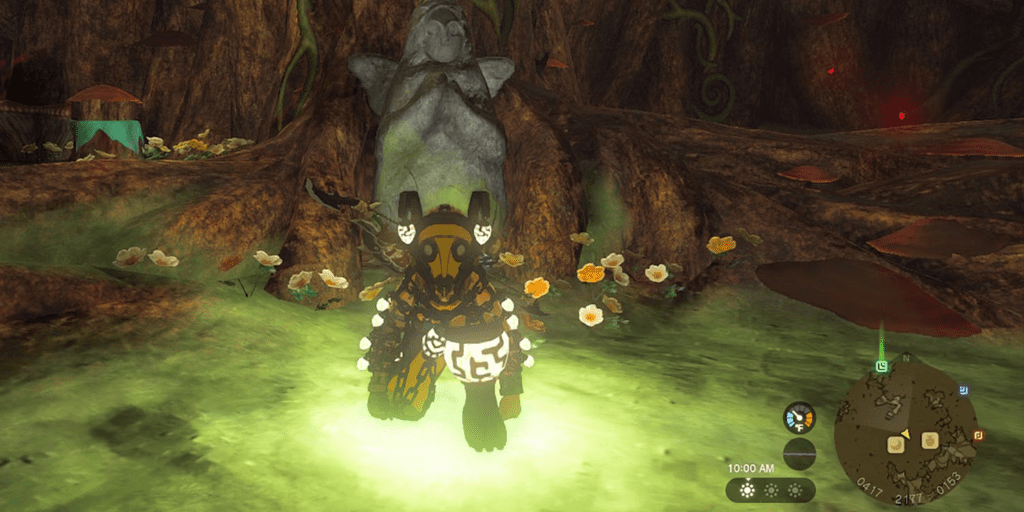1024x512 pixels.
Task: Select the blue pin marker on the minimap edge
Action: tap(962, 389)
